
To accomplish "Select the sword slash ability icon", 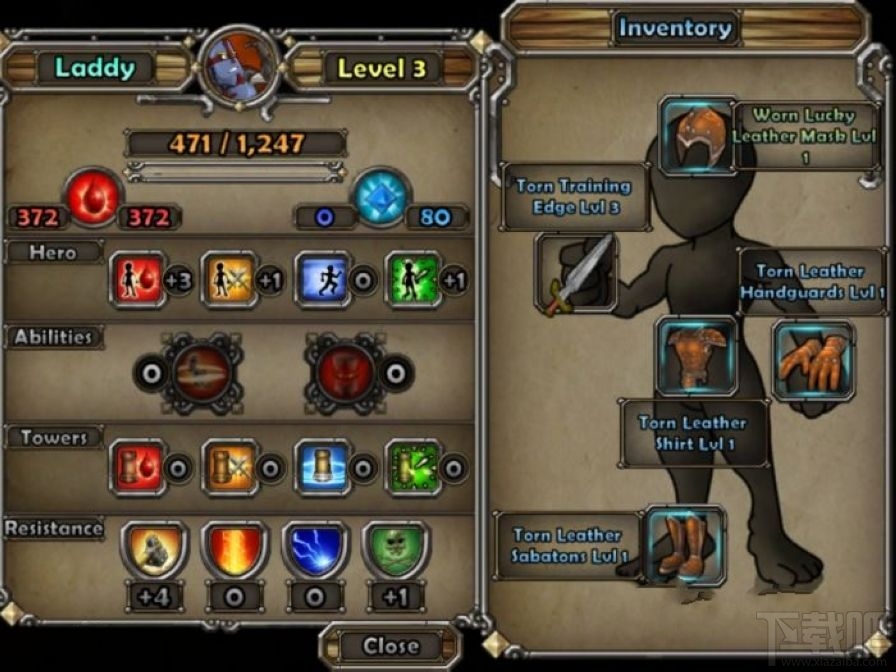I will click(x=203, y=373).
